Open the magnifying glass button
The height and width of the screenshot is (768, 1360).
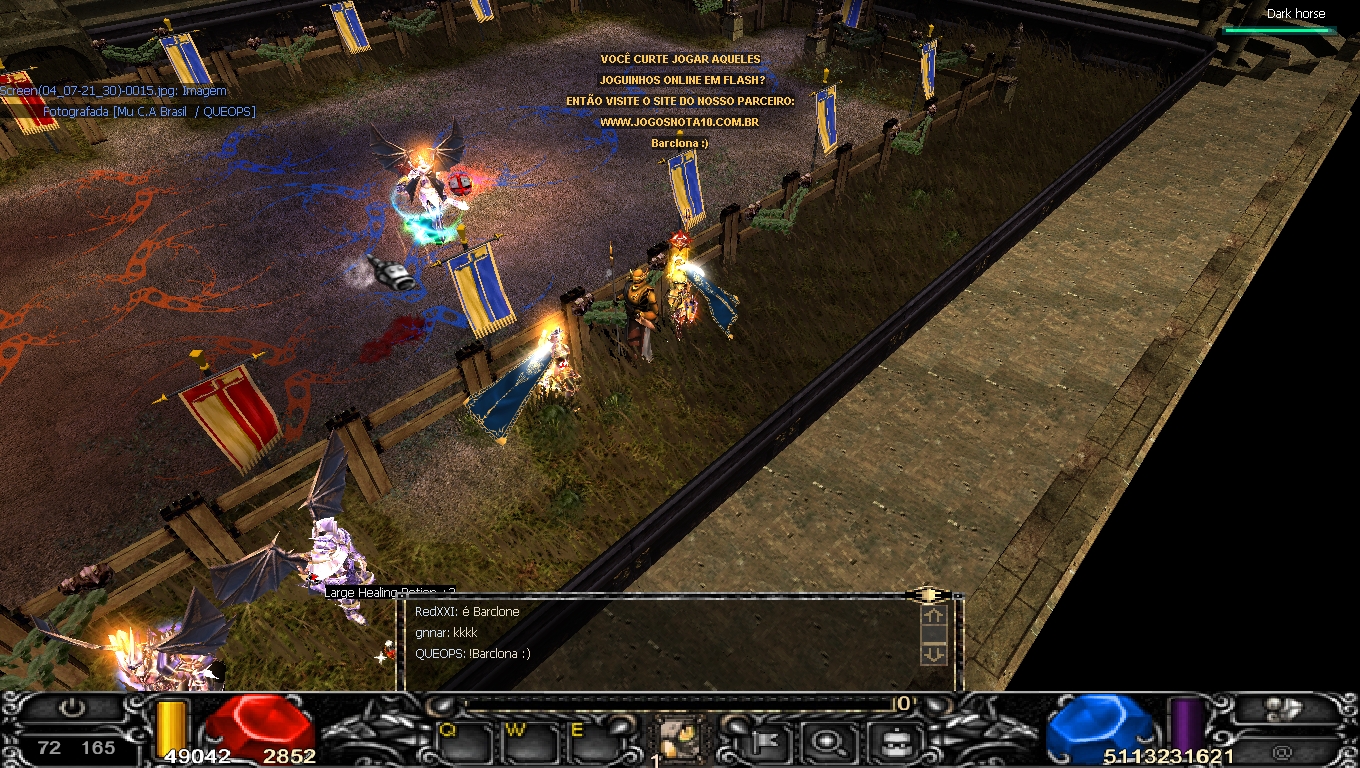point(831,741)
